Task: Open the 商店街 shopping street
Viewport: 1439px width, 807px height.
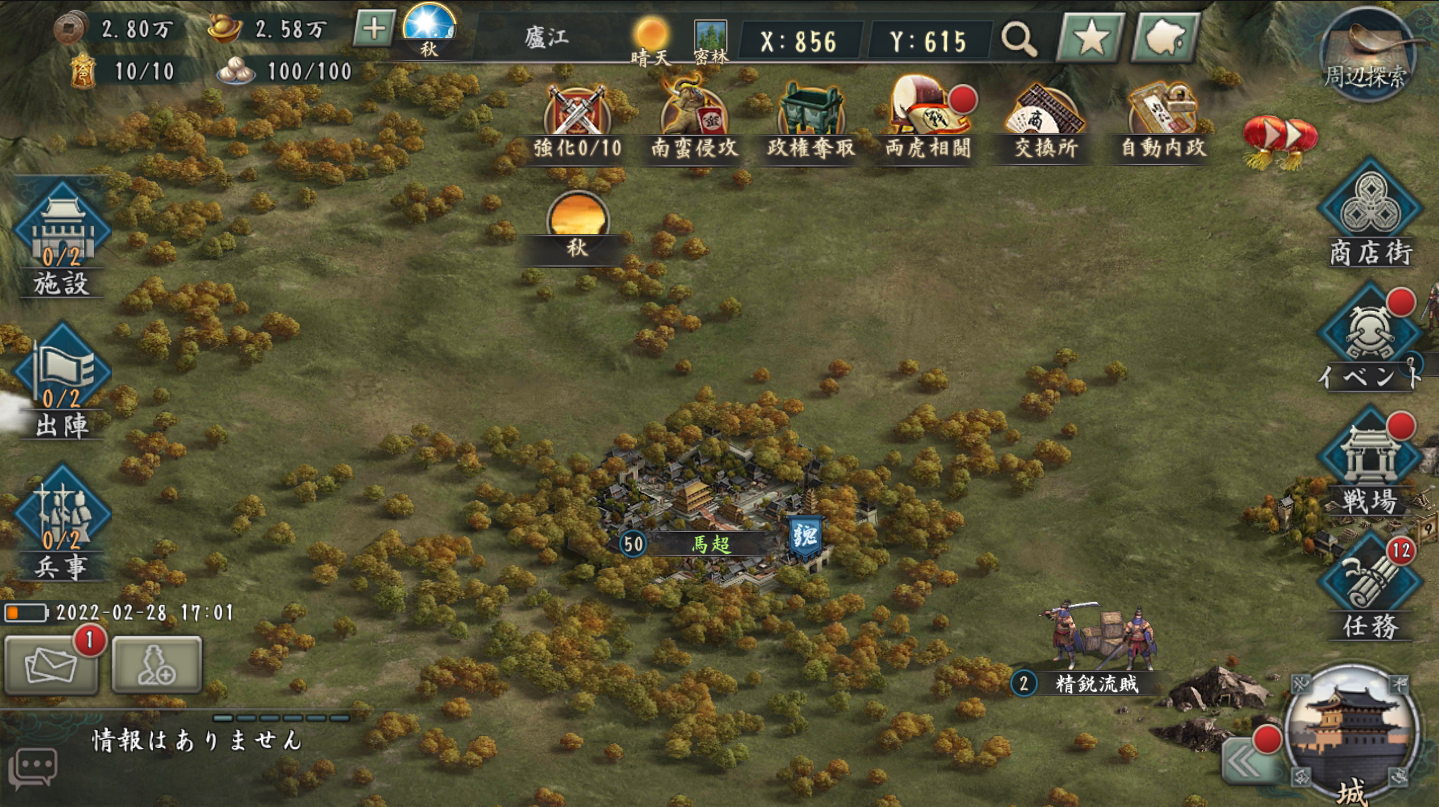Action: (1369, 212)
